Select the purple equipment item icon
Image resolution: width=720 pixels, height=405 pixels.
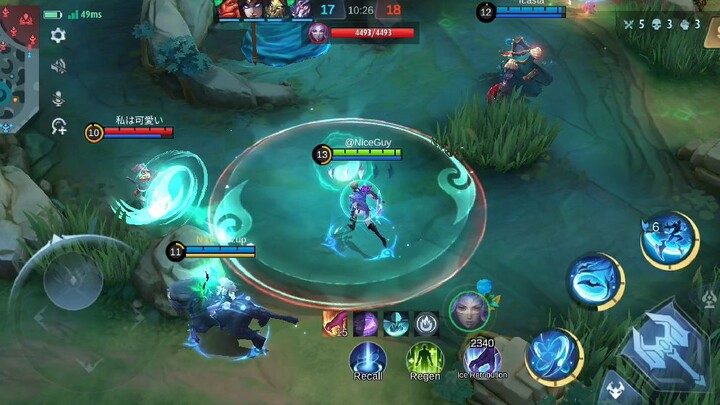point(365,324)
